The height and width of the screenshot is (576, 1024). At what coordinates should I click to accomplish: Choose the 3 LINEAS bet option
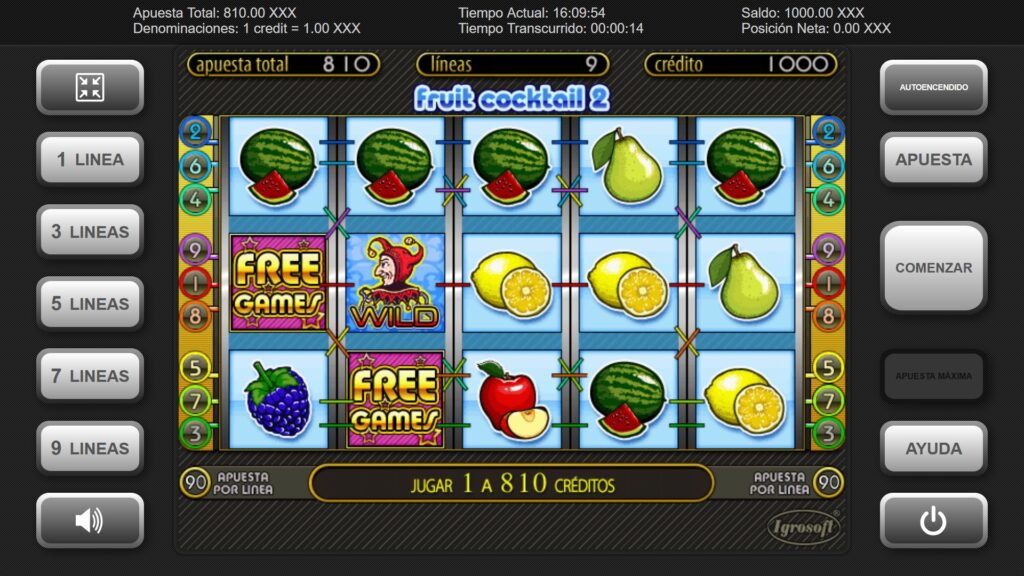pos(90,232)
